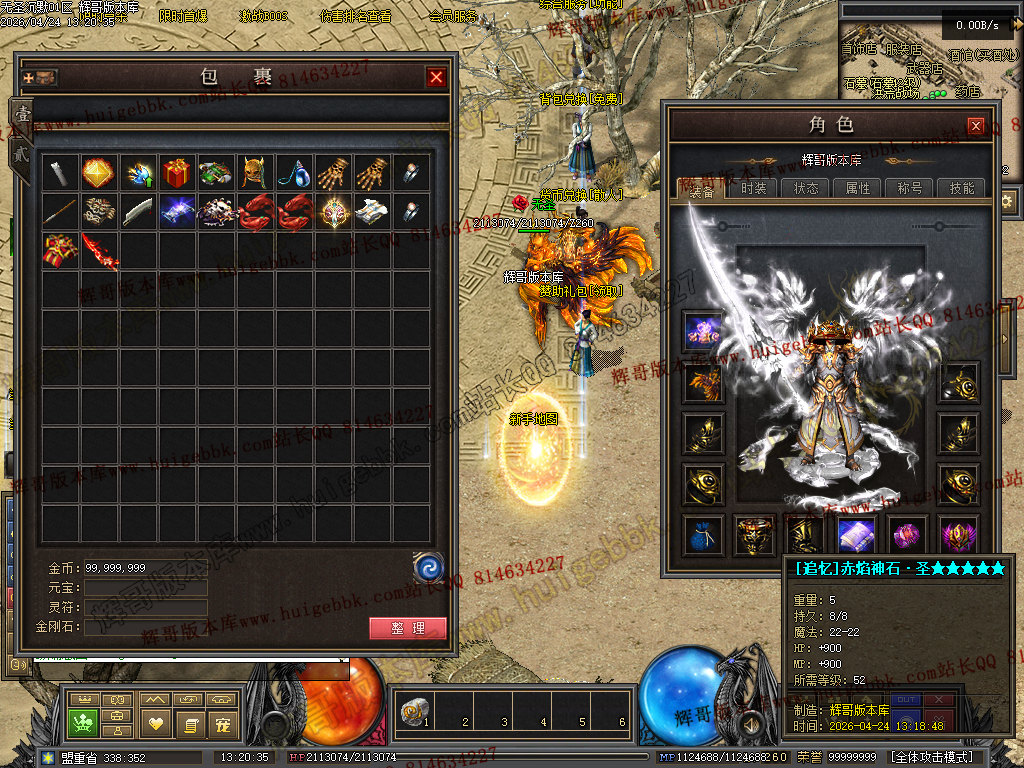The image size is (1024, 768).
Task: Click the 整理 sort button
Action: coord(407,628)
